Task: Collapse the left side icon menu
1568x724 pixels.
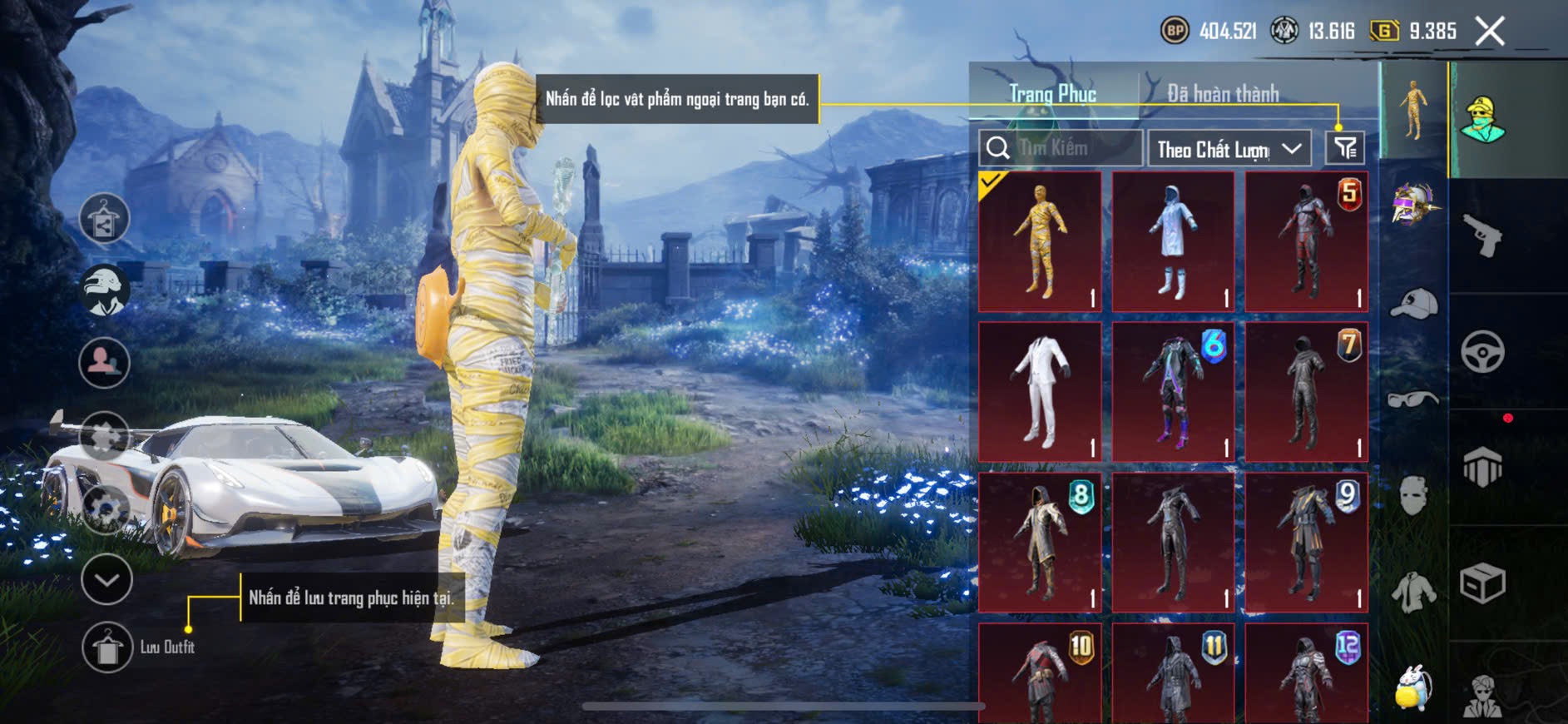Action: pyautogui.click(x=106, y=579)
